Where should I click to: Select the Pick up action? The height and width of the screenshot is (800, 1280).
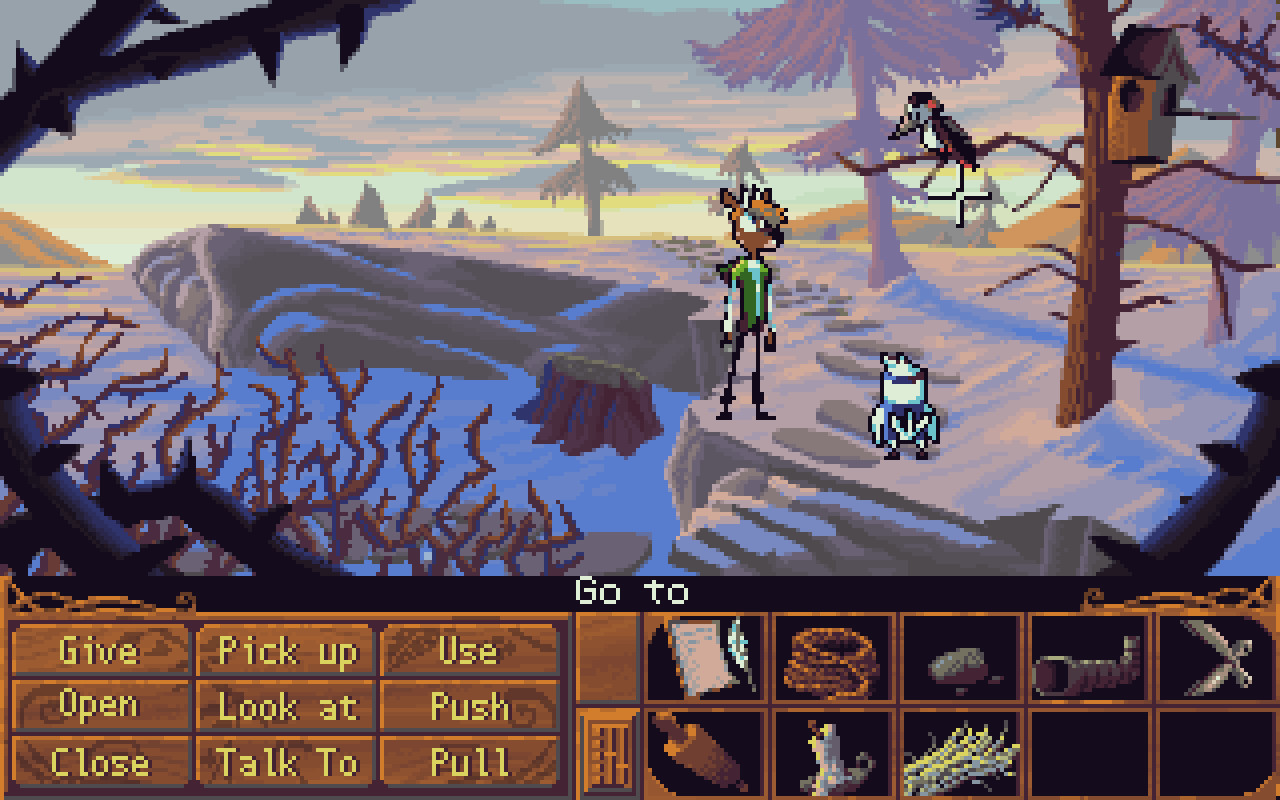[288, 652]
